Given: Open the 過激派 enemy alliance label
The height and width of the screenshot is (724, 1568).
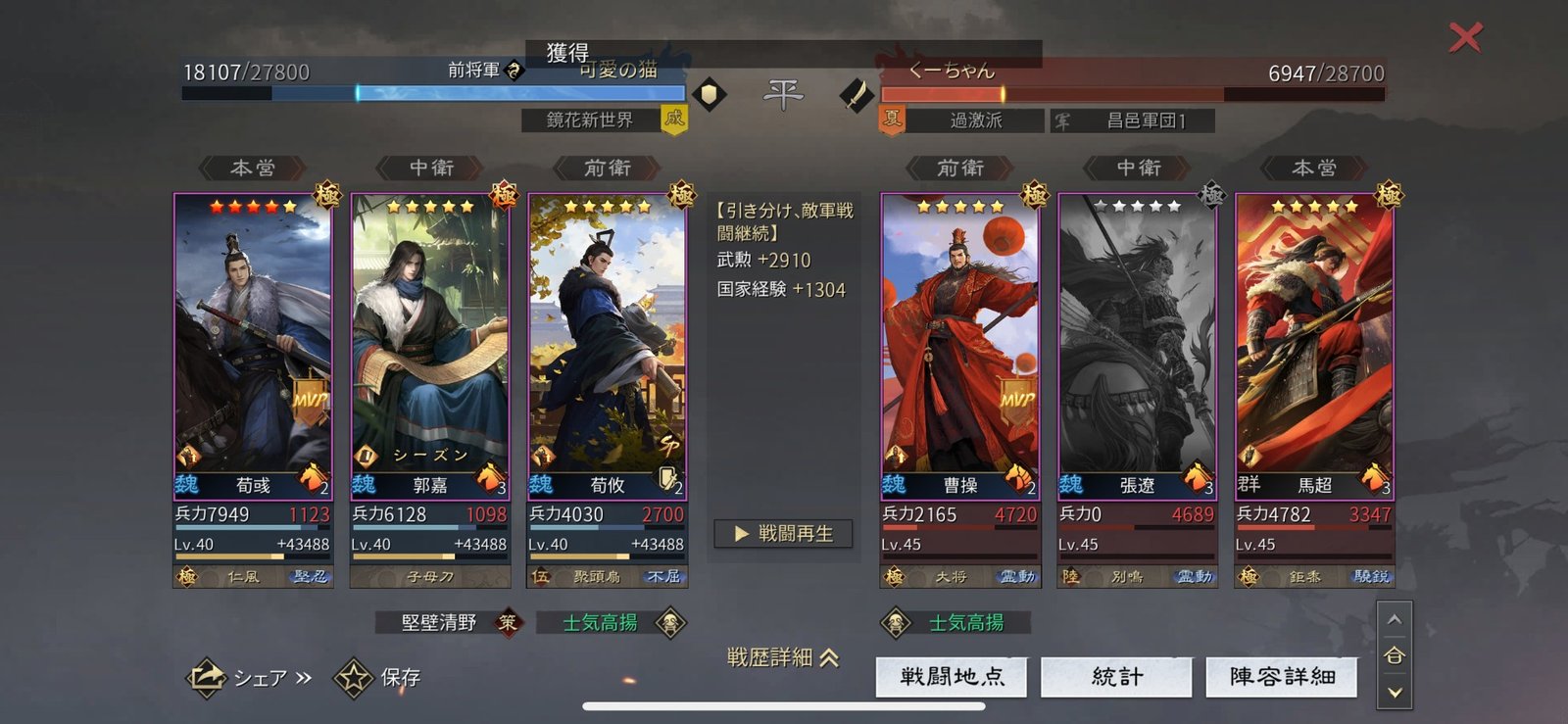Looking at the screenshot, I should click(975, 121).
